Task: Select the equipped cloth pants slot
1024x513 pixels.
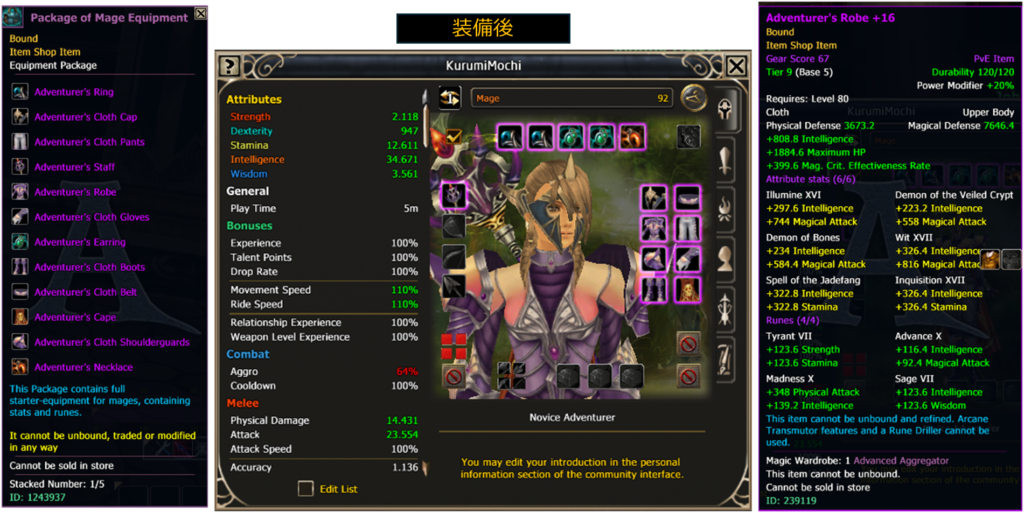Action: pyautogui.click(x=686, y=229)
